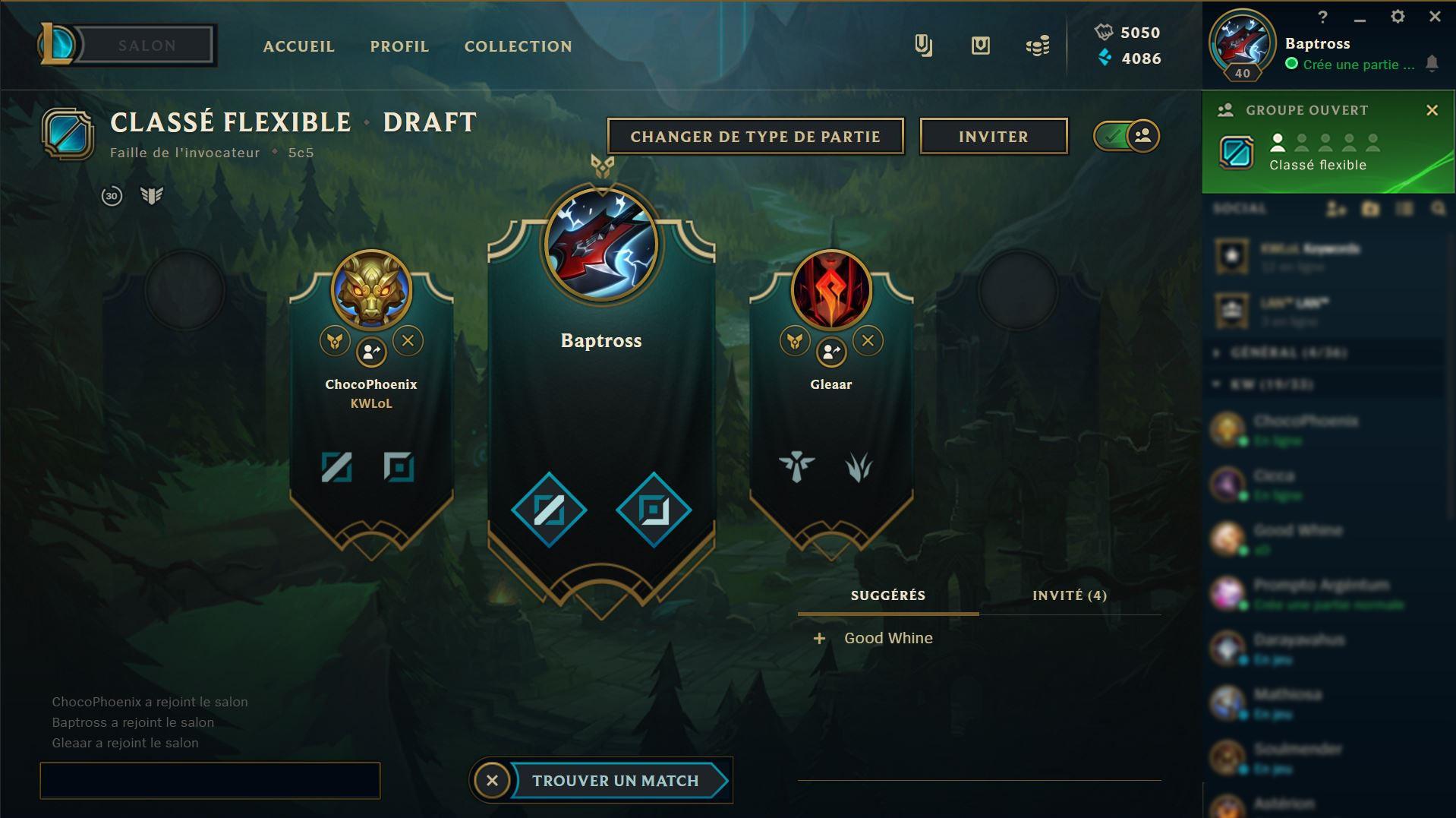Invite suggested player Good Whine

819,639
